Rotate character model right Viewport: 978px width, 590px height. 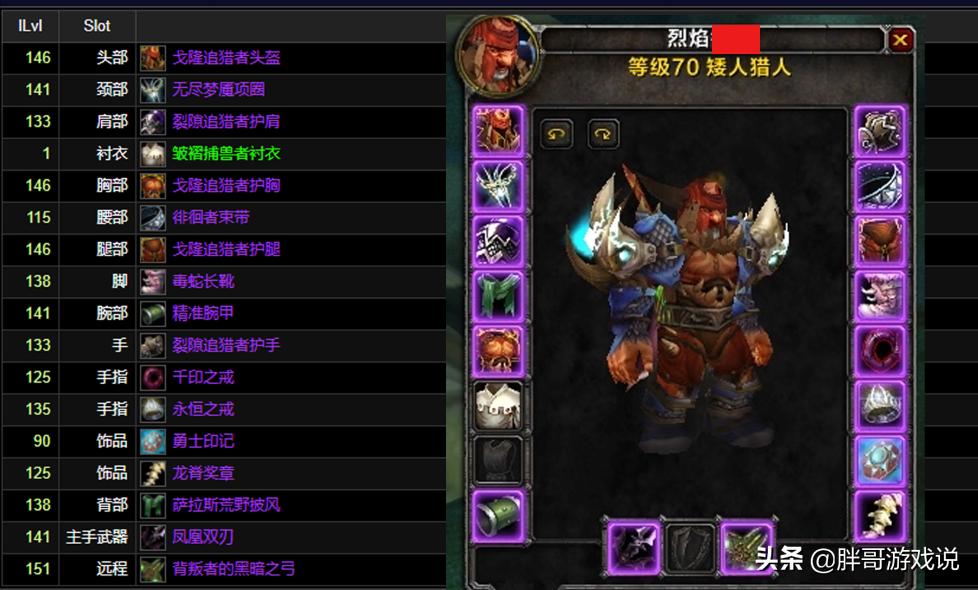(603, 134)
